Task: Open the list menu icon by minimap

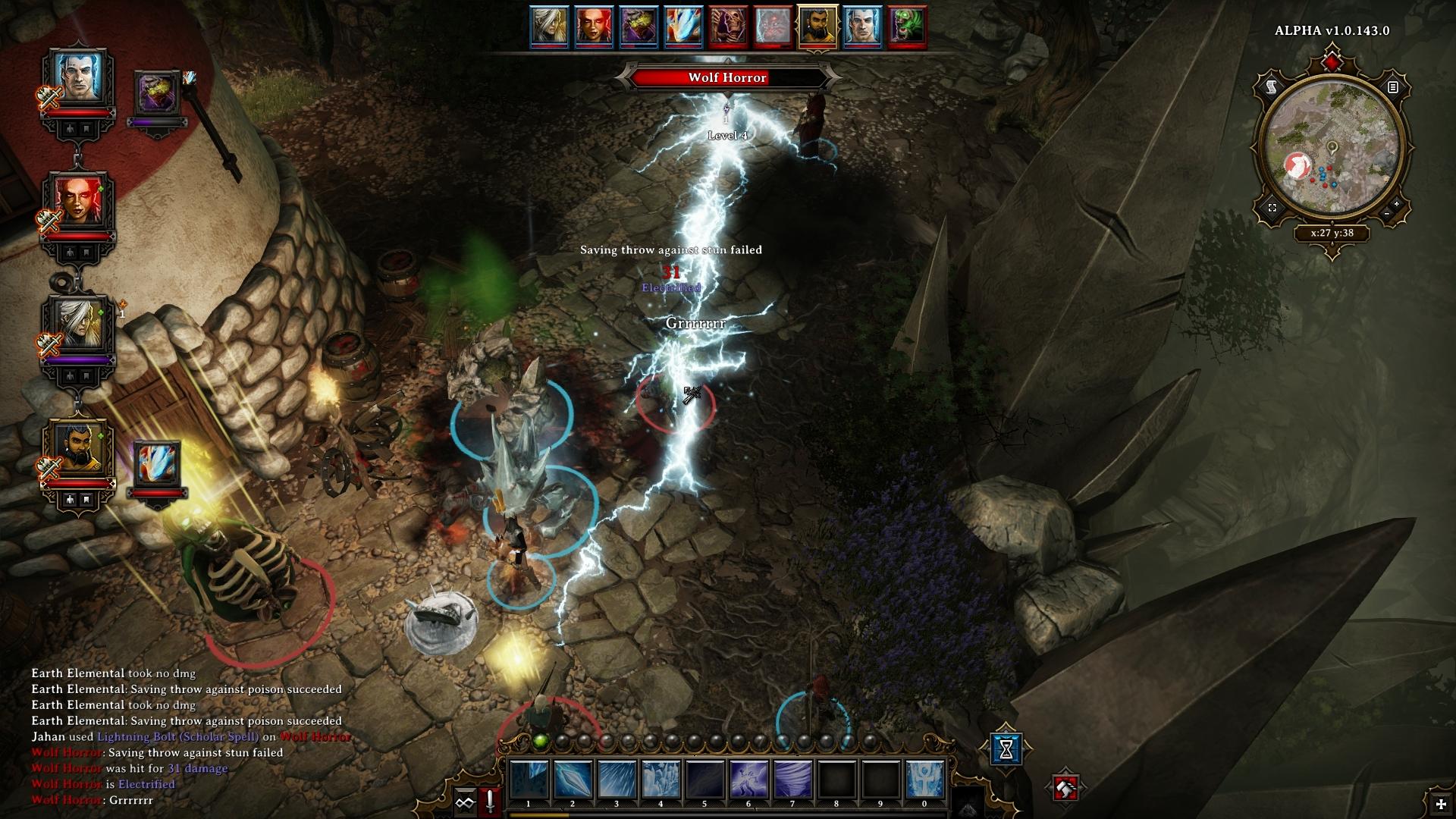Action: coord(1392,87)
